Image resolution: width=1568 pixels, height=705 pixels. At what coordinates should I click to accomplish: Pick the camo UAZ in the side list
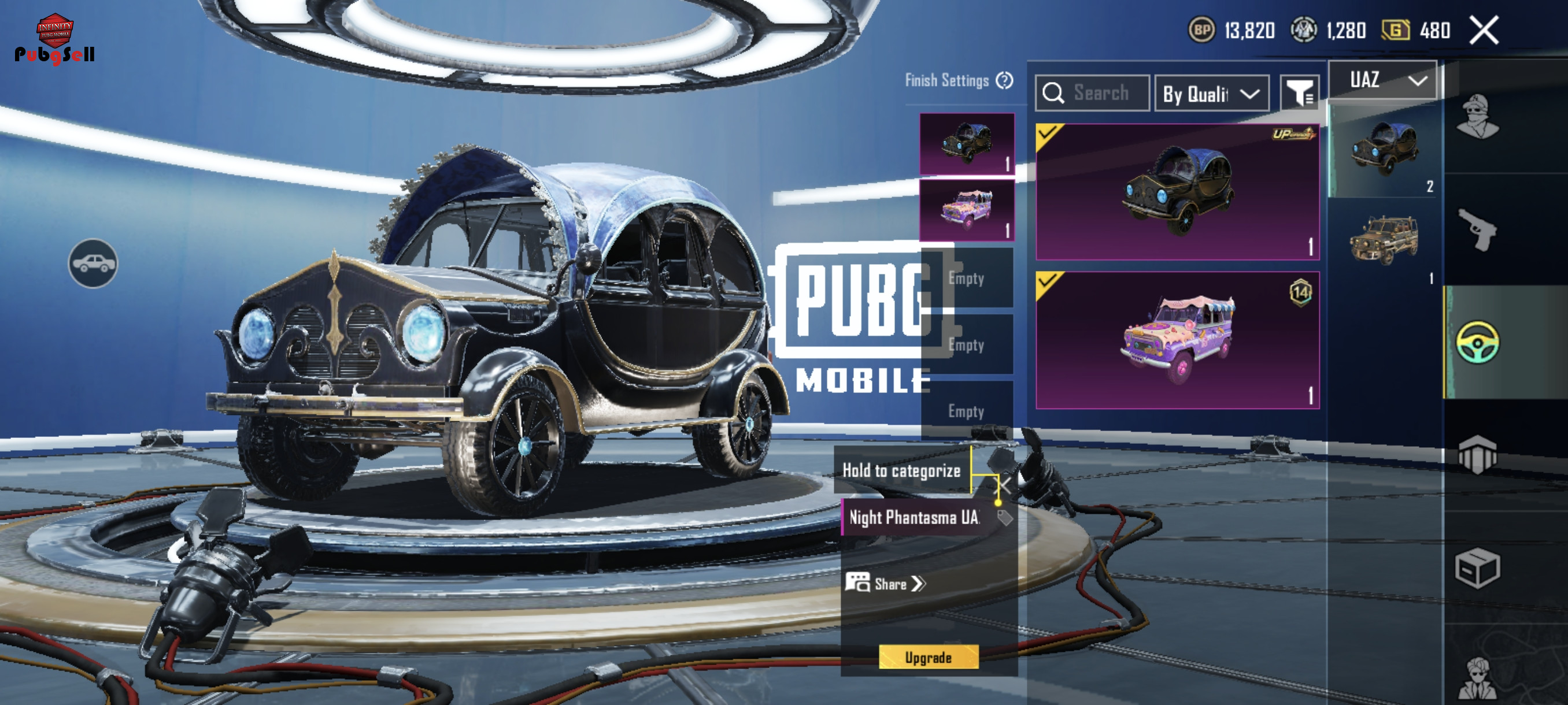(1384, 241)
